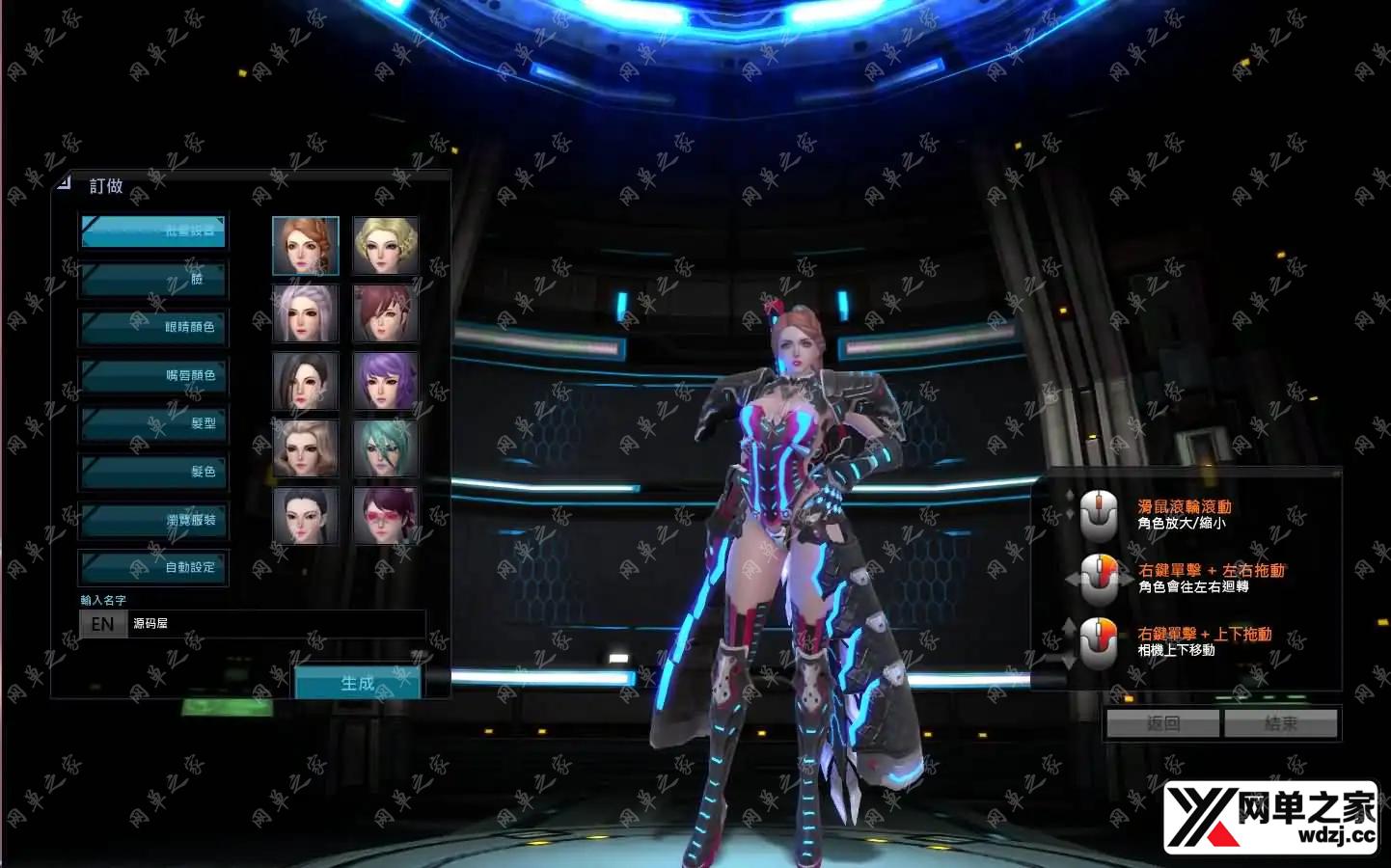Select the 髮色 hair color category

click(153, 473)
